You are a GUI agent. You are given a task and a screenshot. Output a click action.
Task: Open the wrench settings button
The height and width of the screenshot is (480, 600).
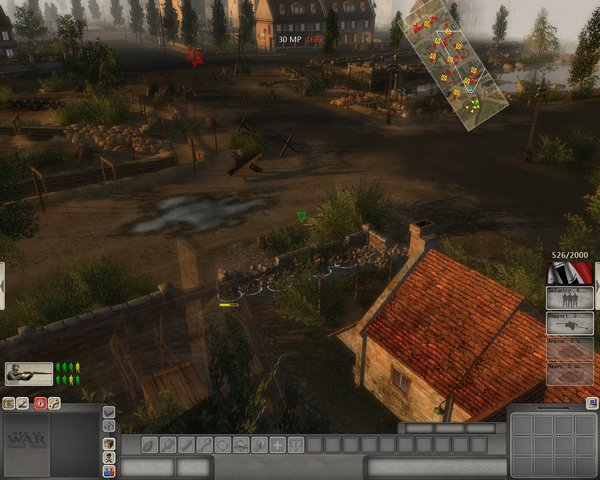tap(55, 404)
